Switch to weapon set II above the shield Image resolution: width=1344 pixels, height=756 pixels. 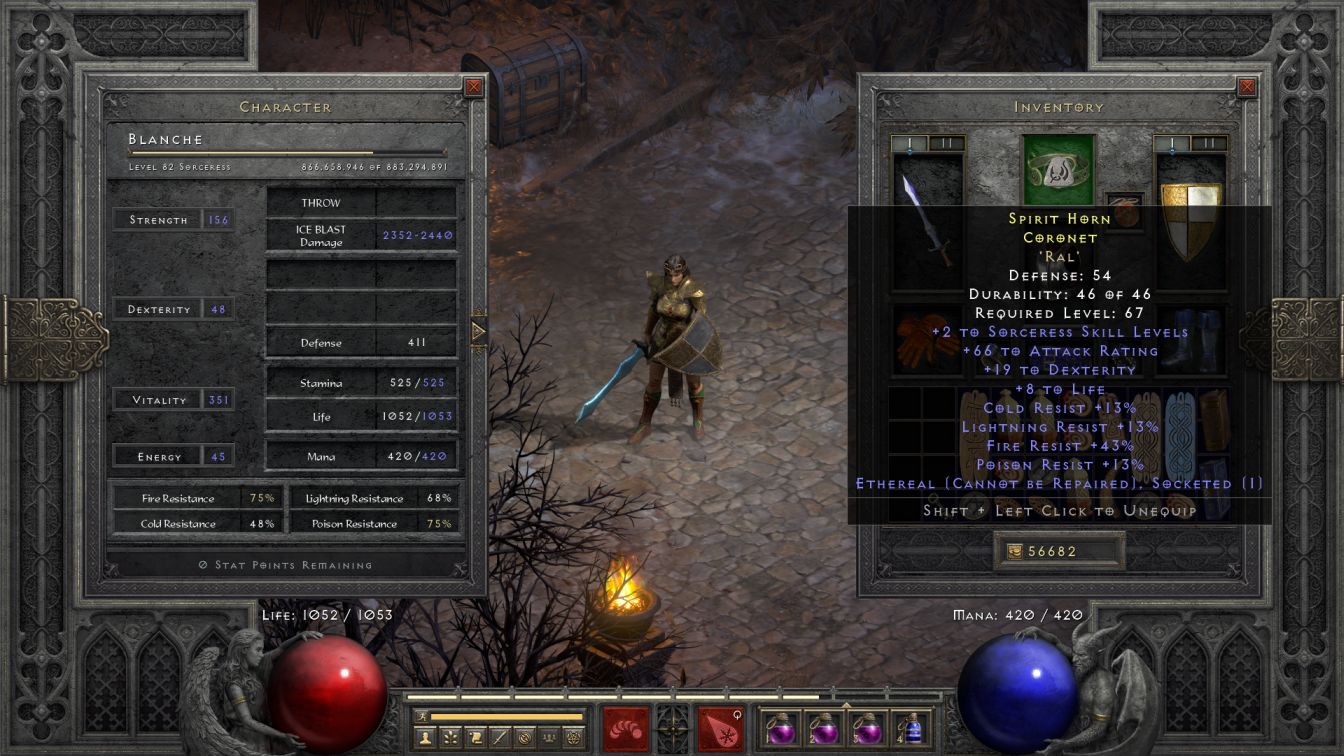(1210, 143)
